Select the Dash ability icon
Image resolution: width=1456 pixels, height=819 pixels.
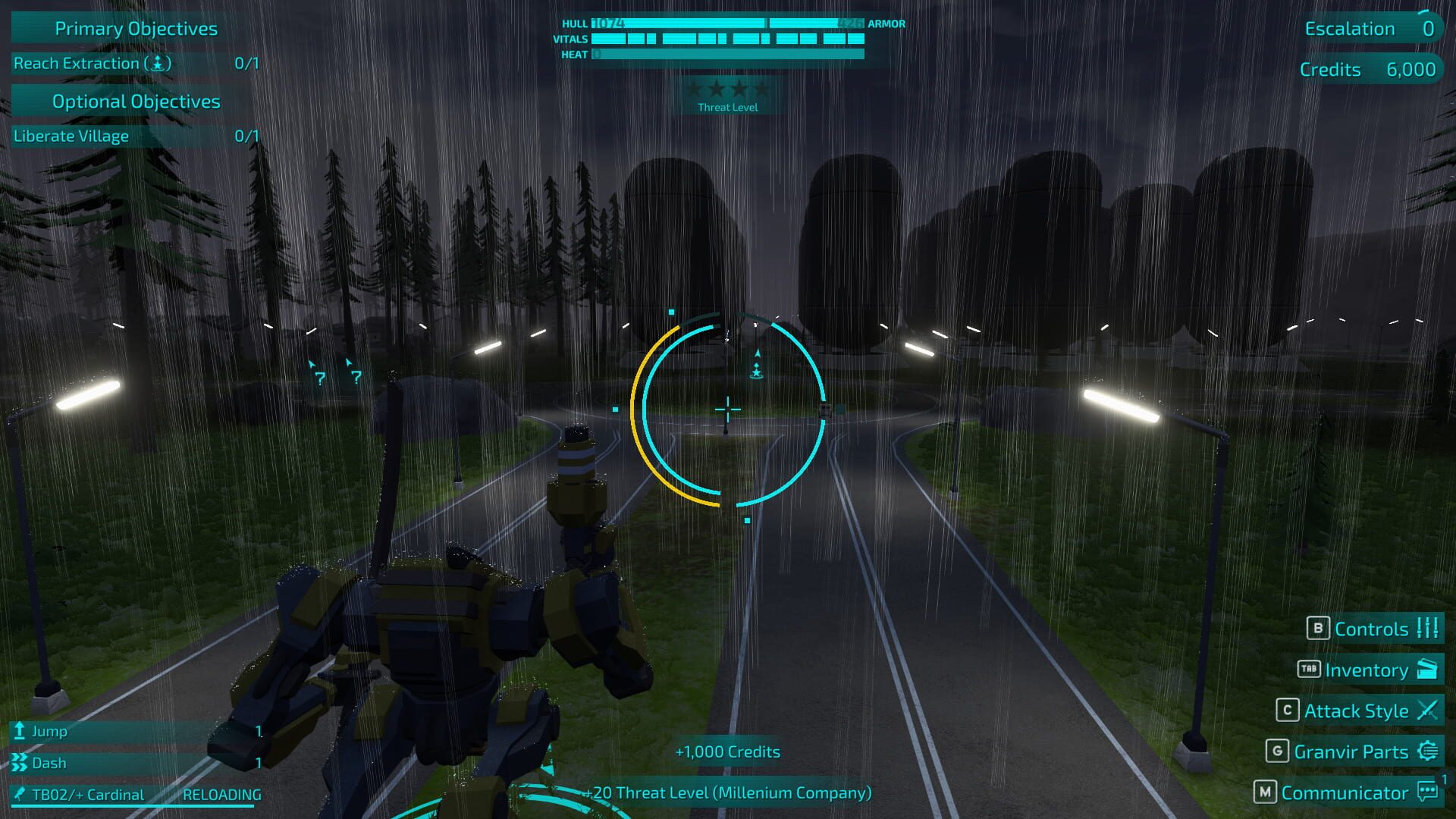point(18,763)
